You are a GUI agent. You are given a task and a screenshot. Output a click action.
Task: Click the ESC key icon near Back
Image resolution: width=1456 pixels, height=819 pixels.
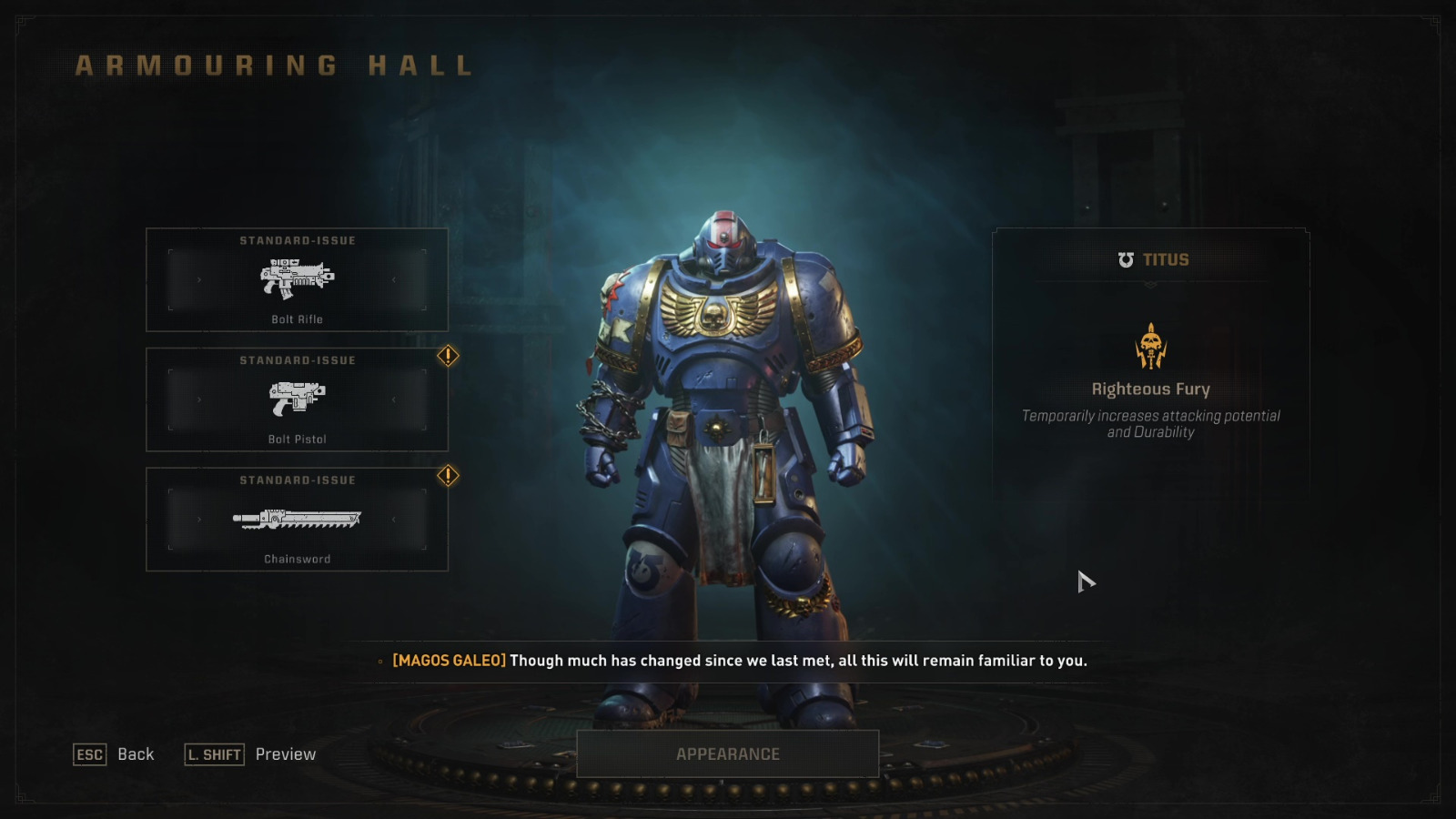(89, 754)
